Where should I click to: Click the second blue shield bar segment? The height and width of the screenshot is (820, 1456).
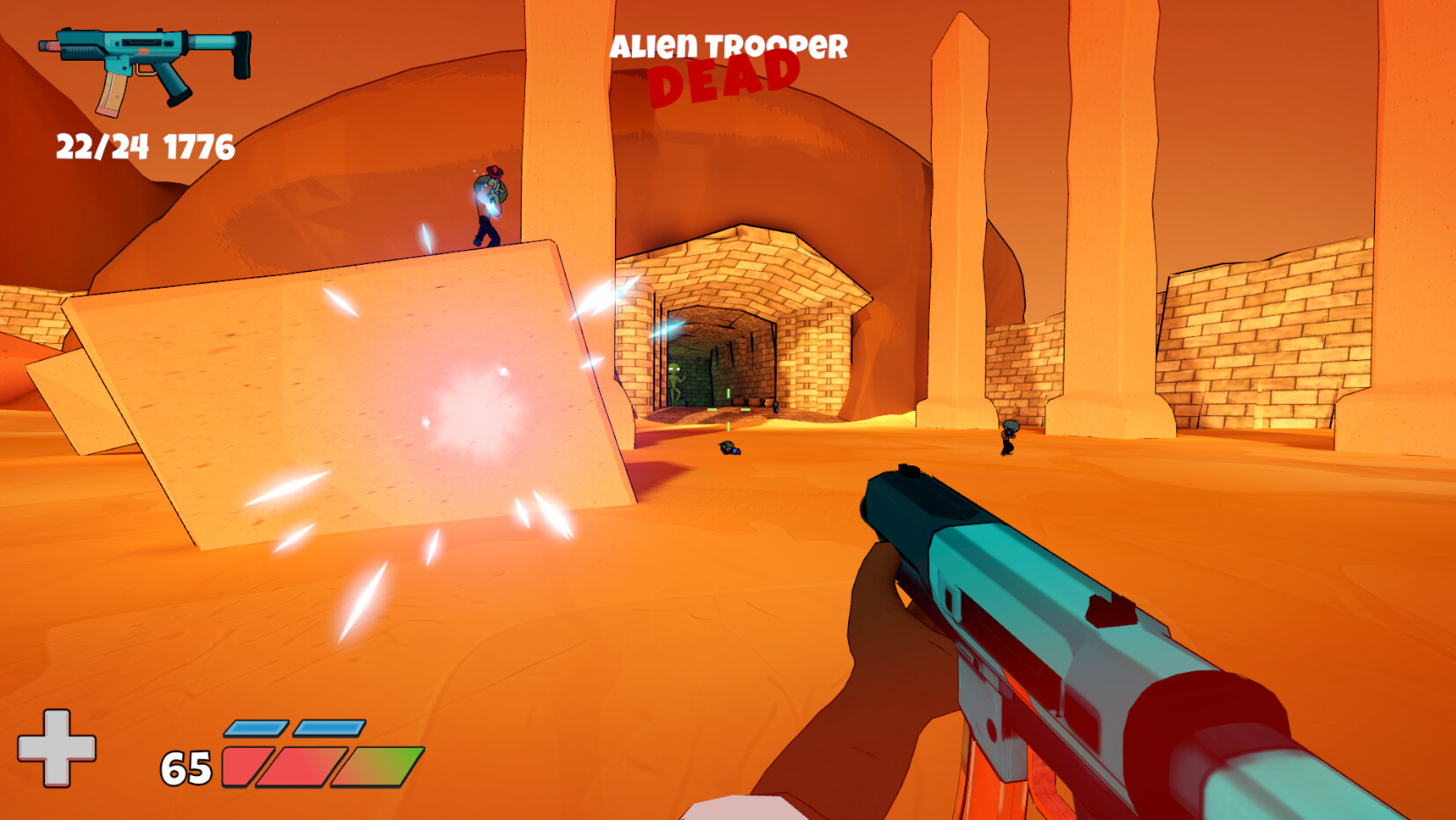(x=327, y=728)
